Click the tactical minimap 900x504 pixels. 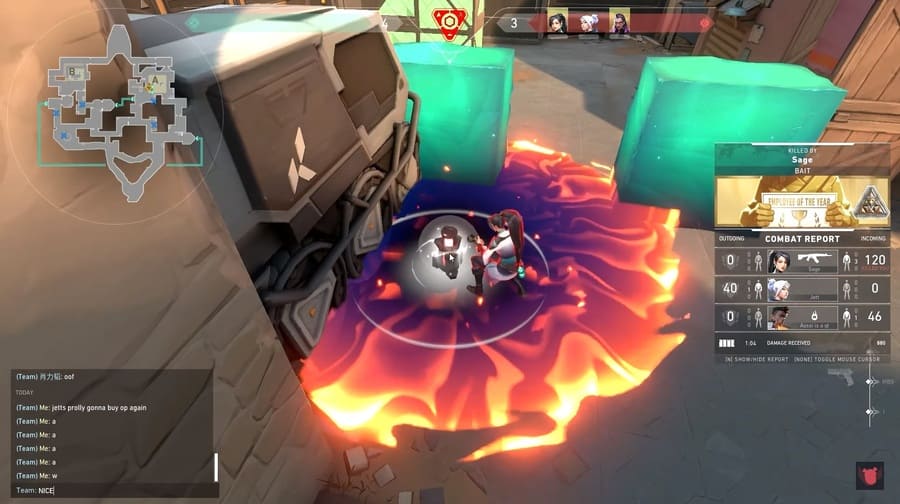click(x=118, y=111)
